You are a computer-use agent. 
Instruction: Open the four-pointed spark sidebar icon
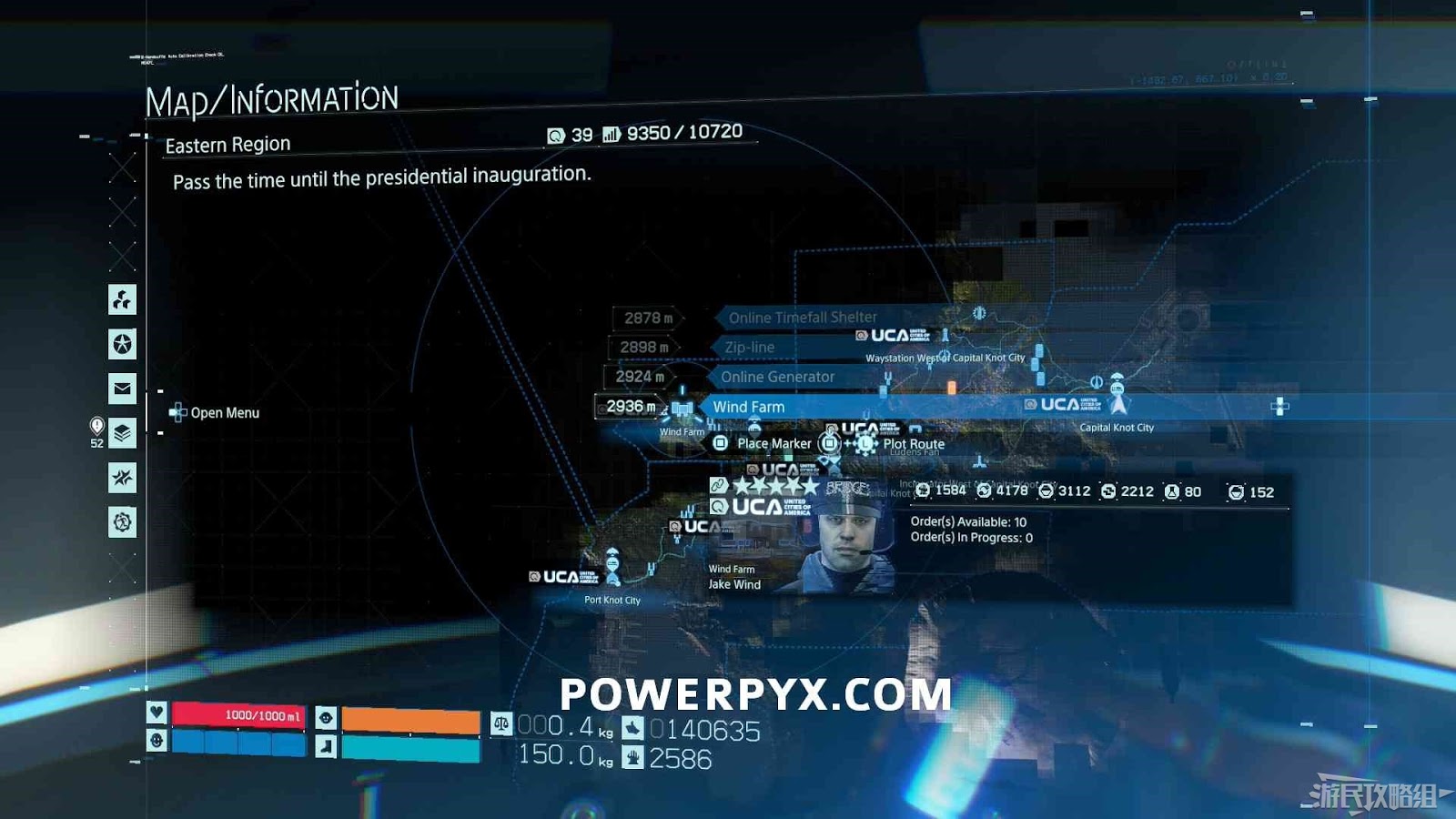(122, 478)
